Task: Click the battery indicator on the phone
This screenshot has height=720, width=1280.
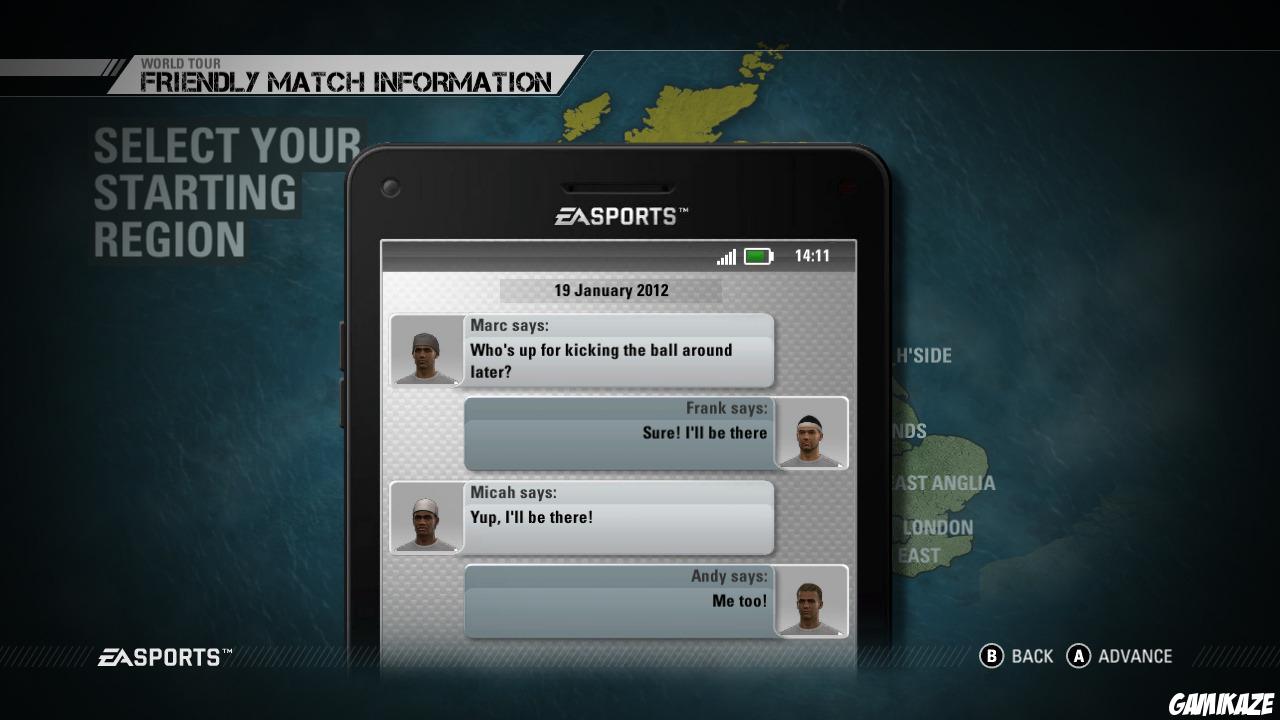Action: click(760, 256)
